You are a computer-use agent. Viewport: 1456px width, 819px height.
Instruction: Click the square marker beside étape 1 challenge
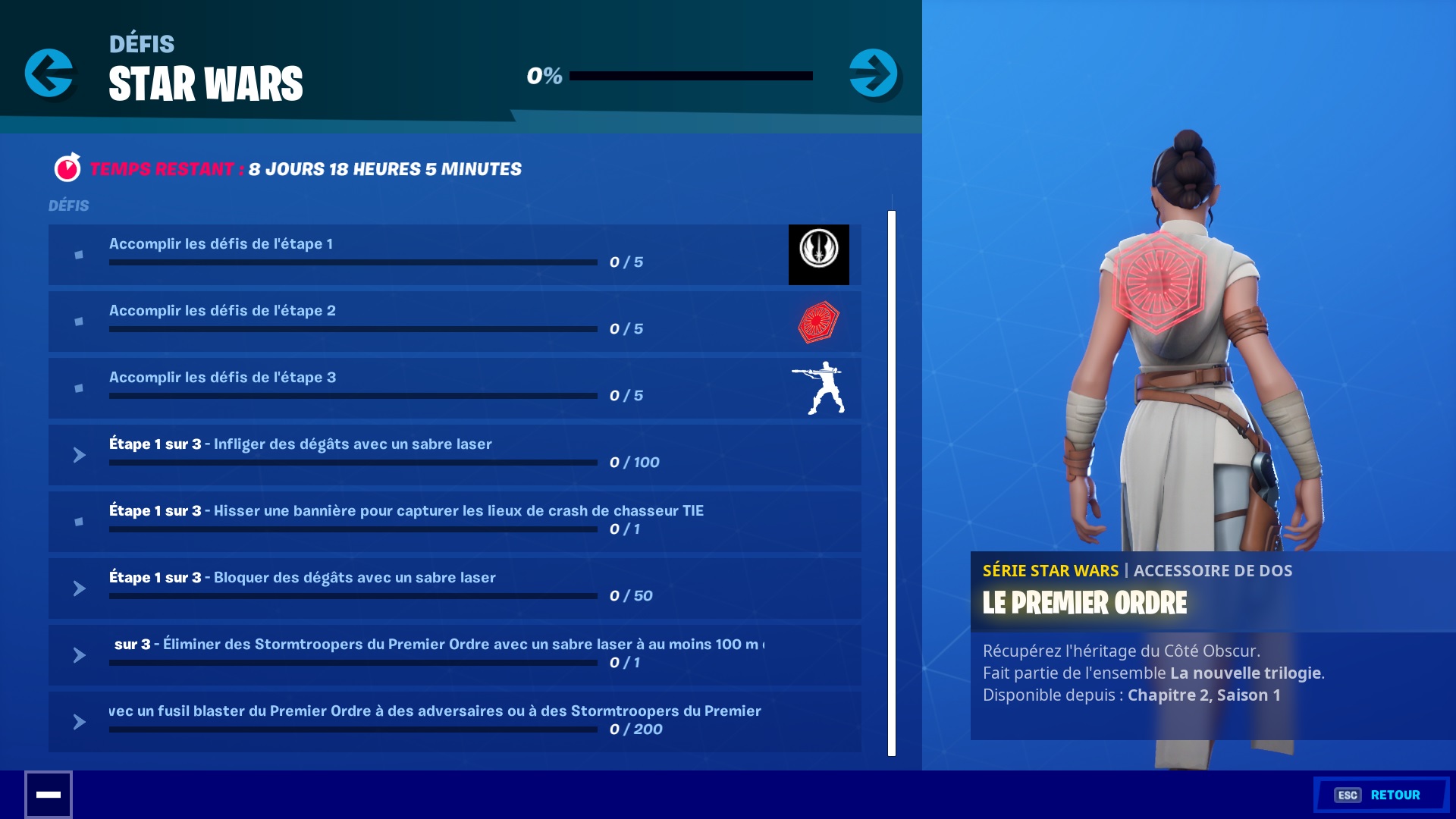(x=79, y=255)
